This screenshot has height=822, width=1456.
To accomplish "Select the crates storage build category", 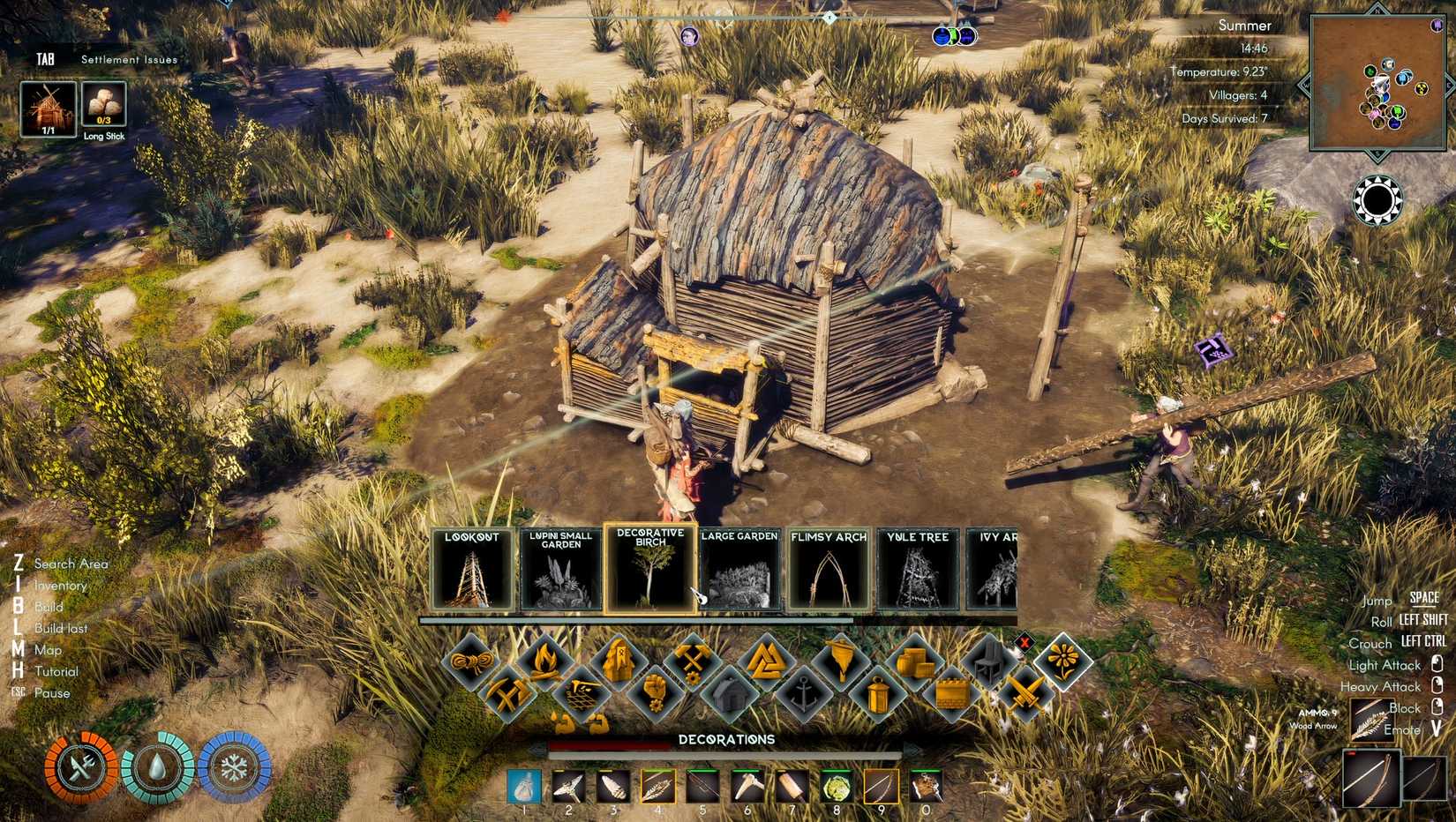I will coord(914,661).
